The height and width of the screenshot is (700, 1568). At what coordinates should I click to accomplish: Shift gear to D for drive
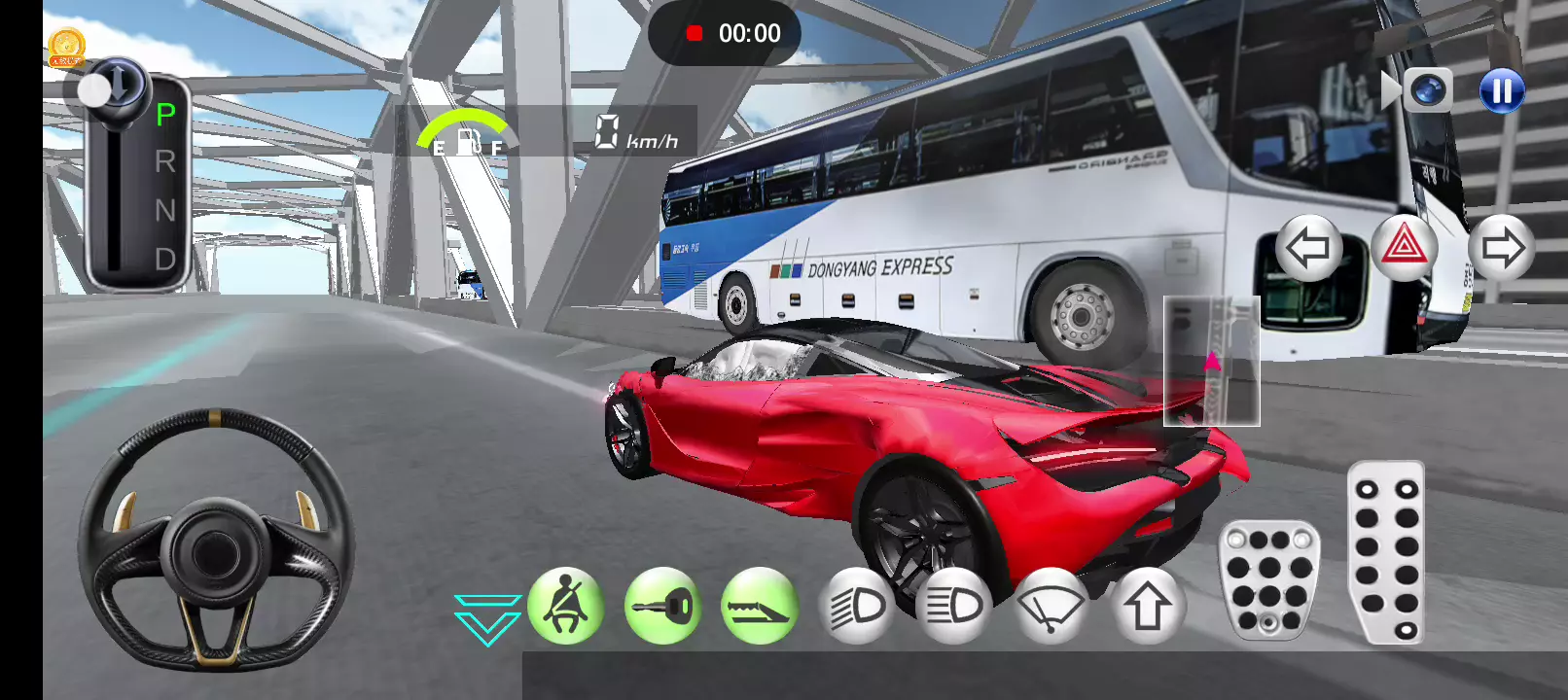[x=165, y=260]
